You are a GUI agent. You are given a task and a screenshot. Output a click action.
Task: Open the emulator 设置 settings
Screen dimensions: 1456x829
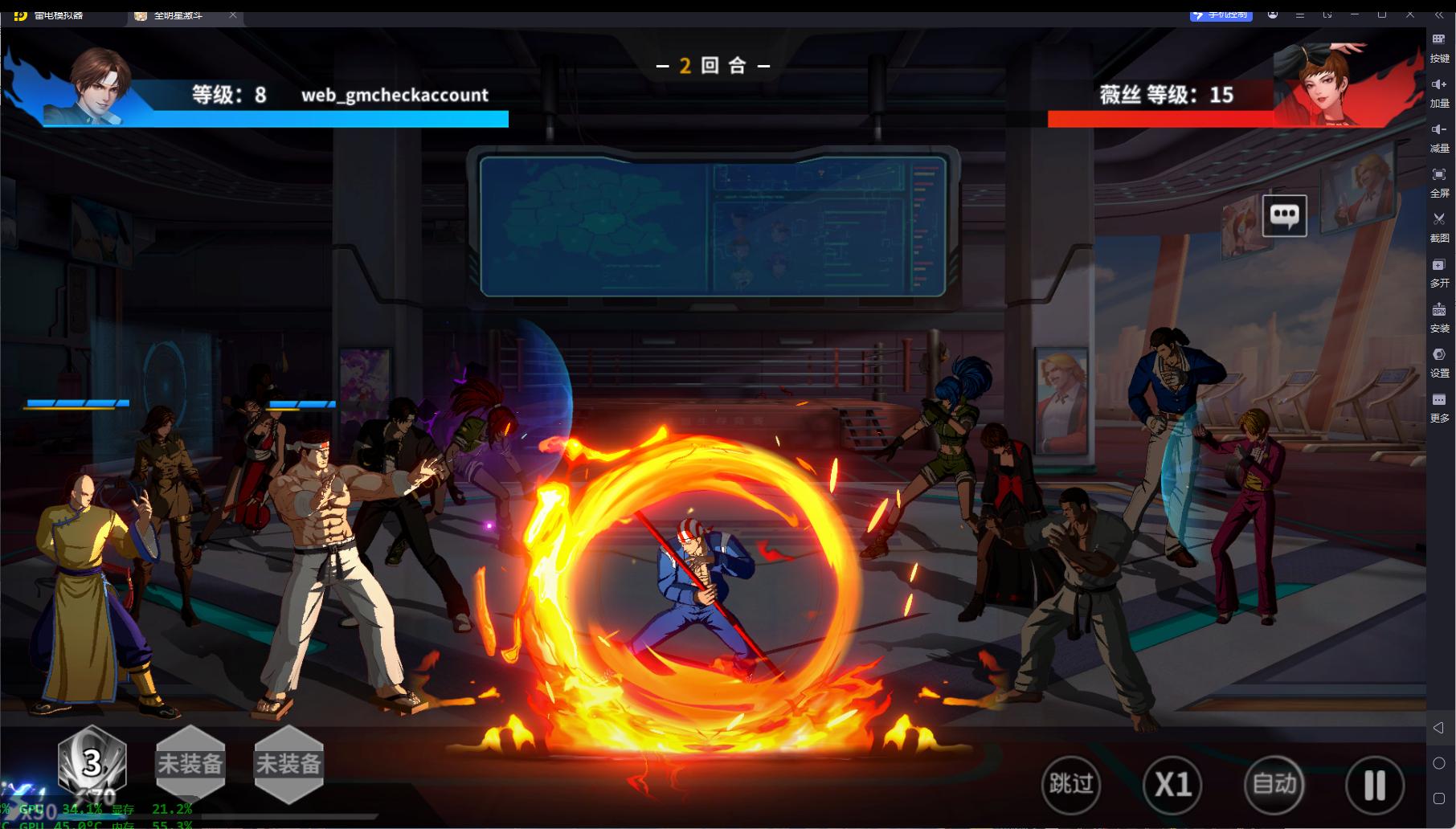point(1439,361)
